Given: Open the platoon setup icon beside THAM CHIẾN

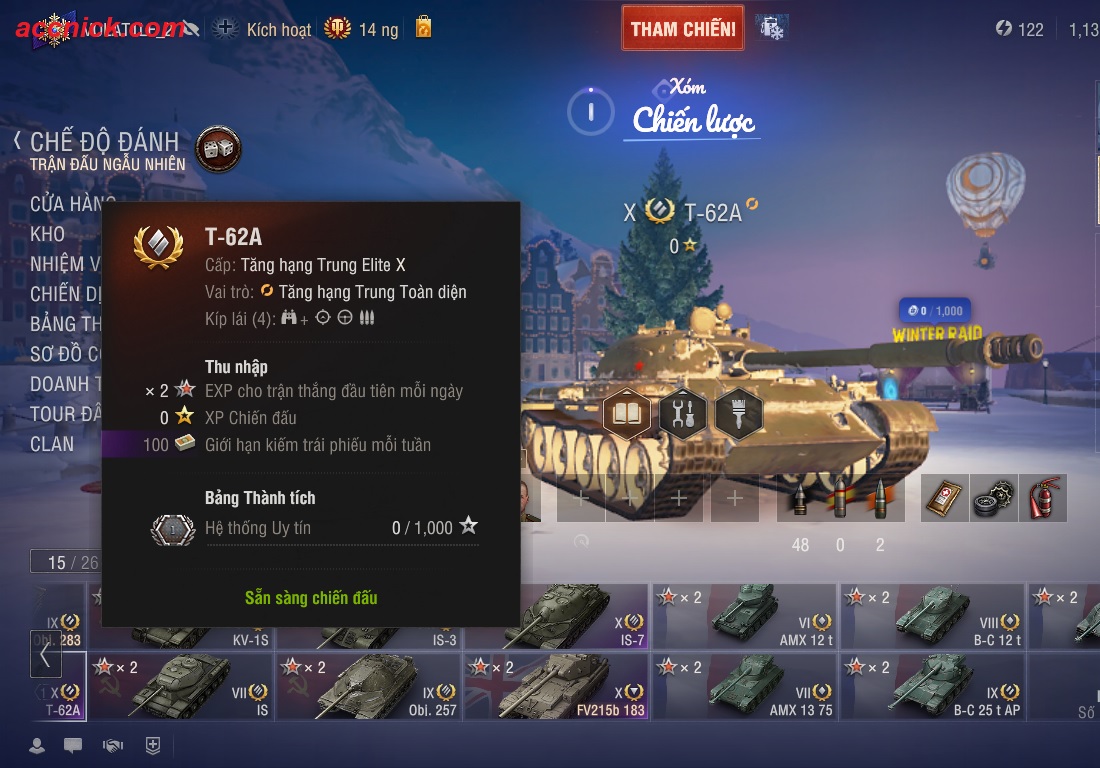Looking at the screenshot, I should tap(771, 28).
